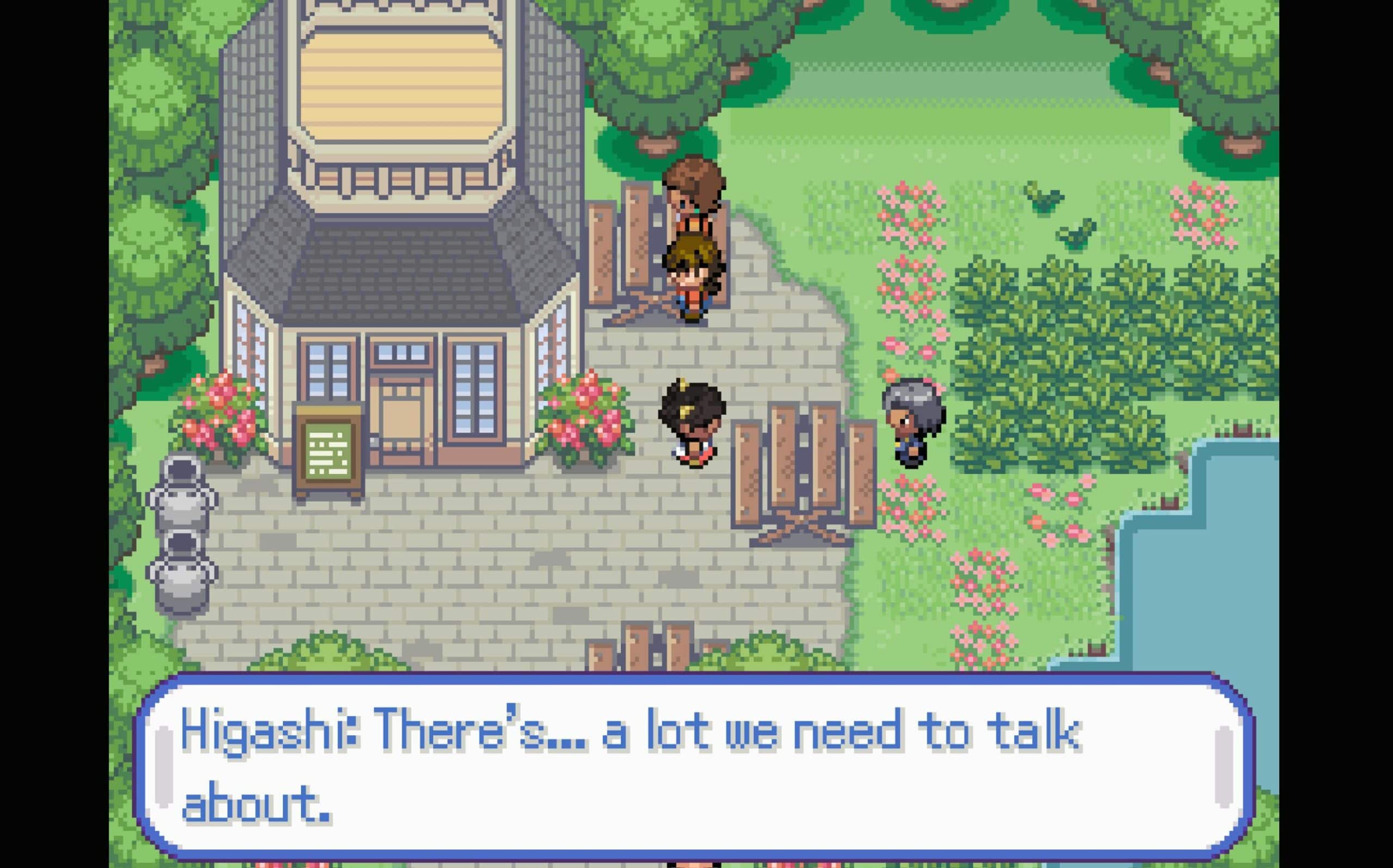
Task: Click the wooden table beside the player
Action: (x=804, y=459)
